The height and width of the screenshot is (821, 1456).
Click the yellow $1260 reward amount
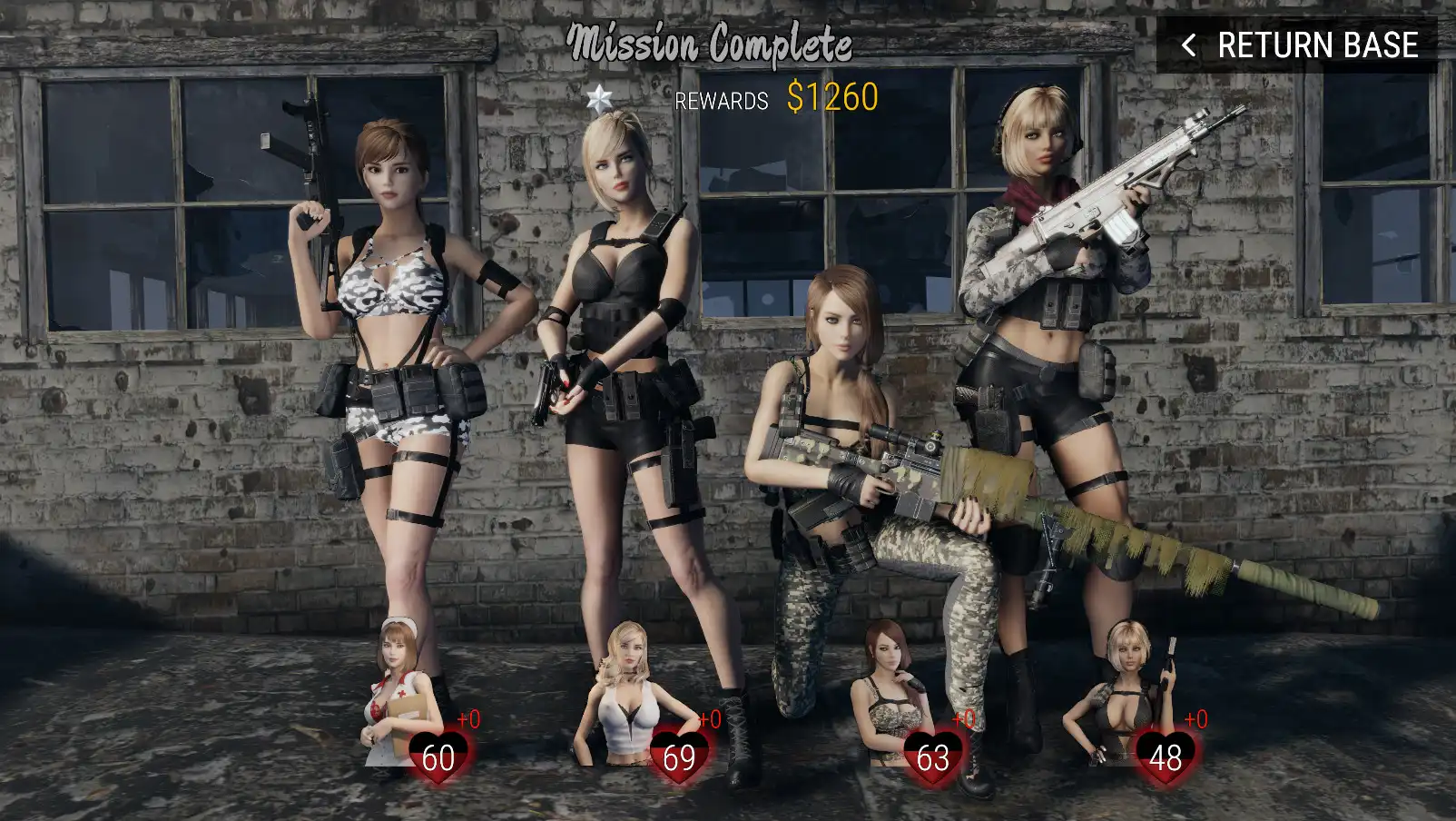(x=831, y=97)
